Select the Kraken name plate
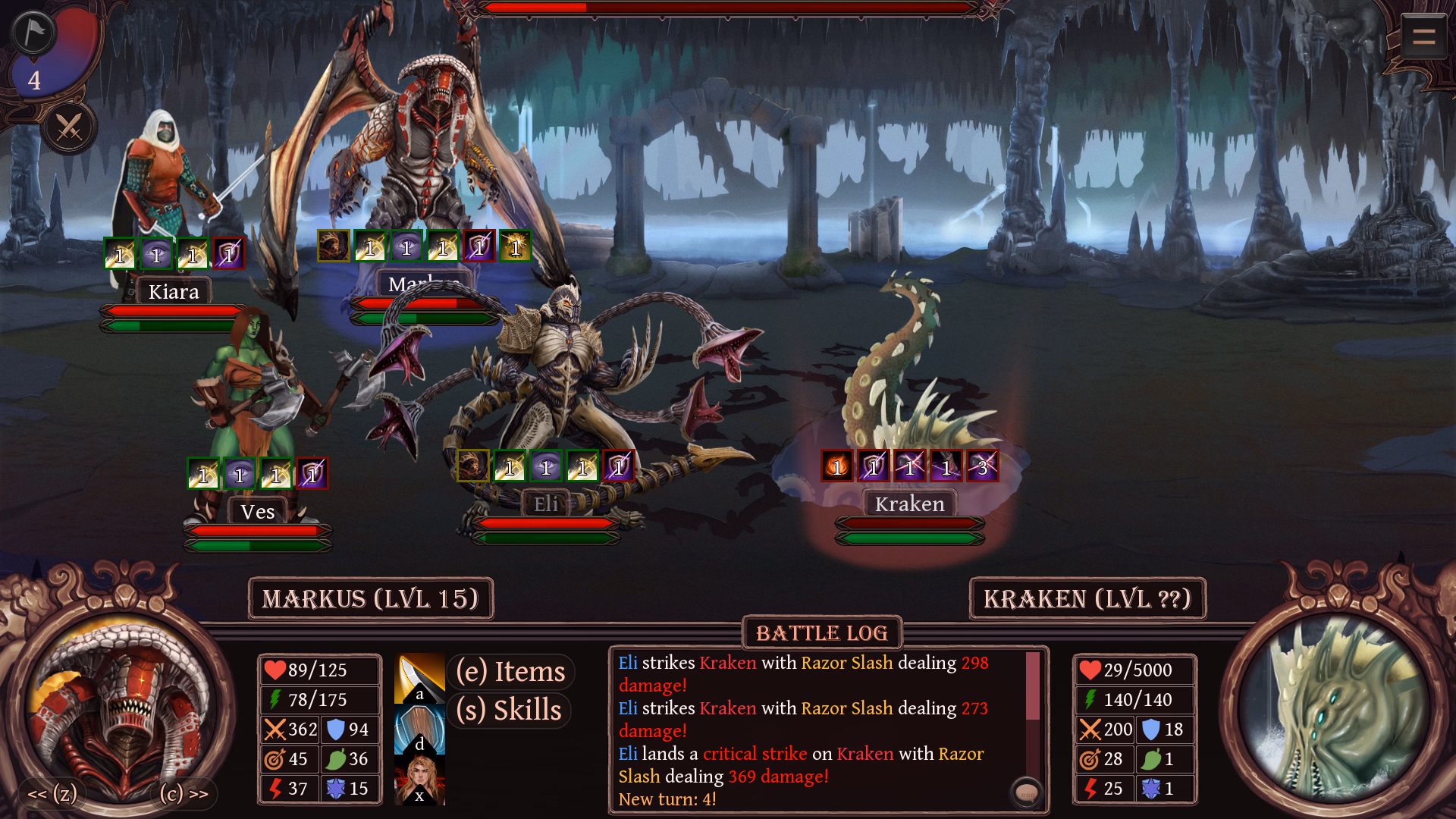This screenshot has width=1456, height=819. [909, 504]
